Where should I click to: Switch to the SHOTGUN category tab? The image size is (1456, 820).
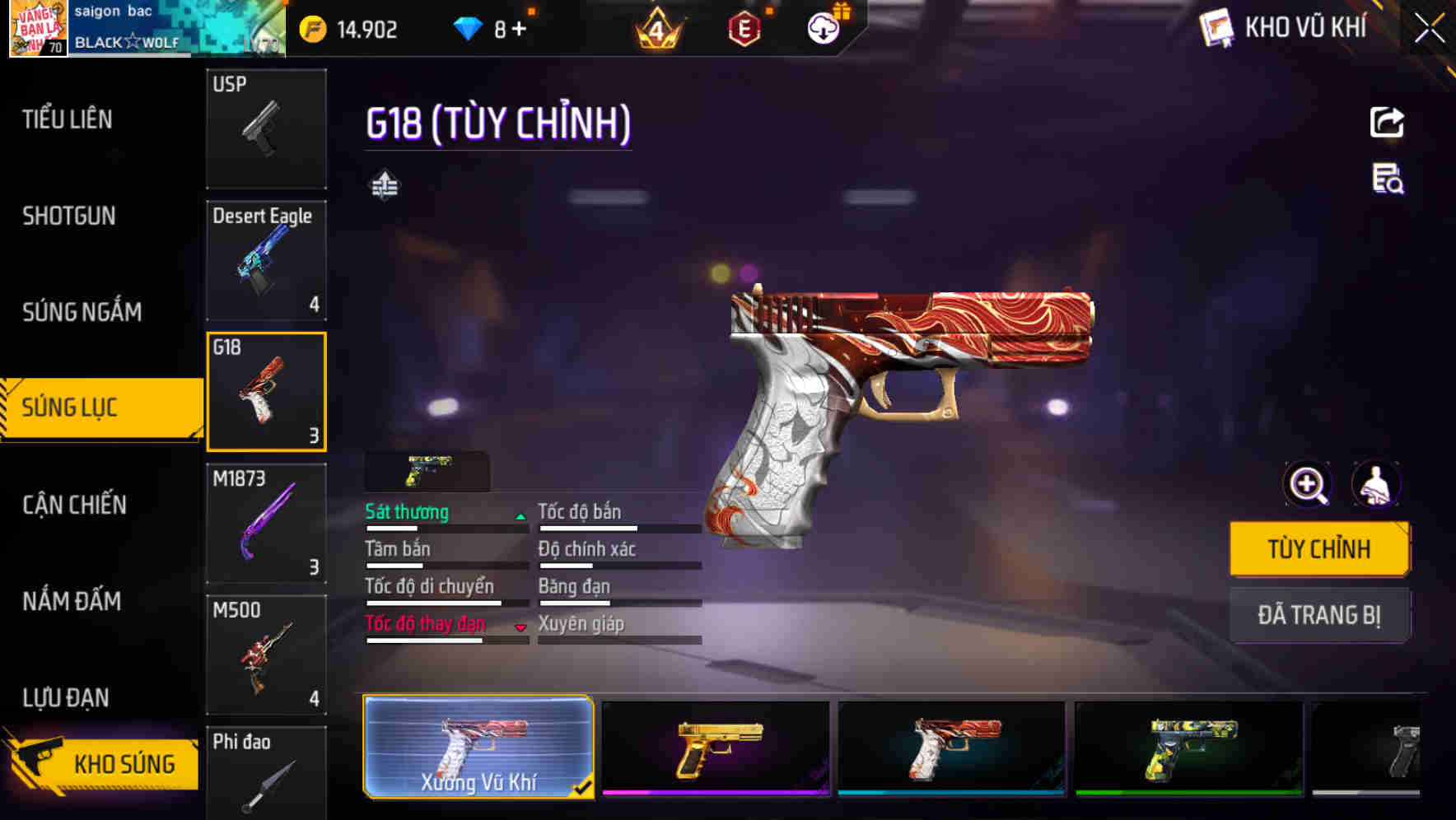coord(68,216)
